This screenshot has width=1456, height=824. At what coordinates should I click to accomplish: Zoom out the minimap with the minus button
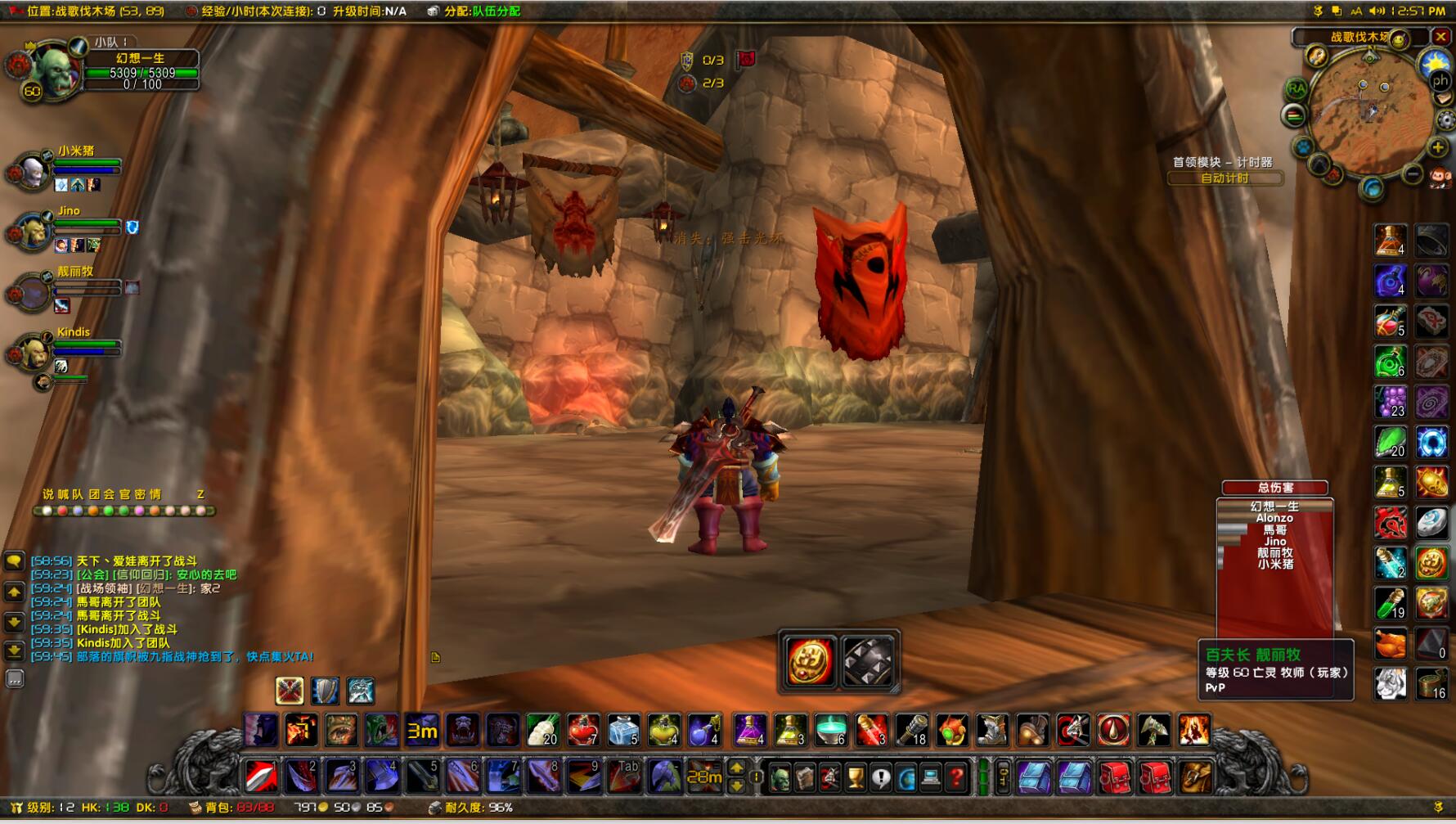1413,173
